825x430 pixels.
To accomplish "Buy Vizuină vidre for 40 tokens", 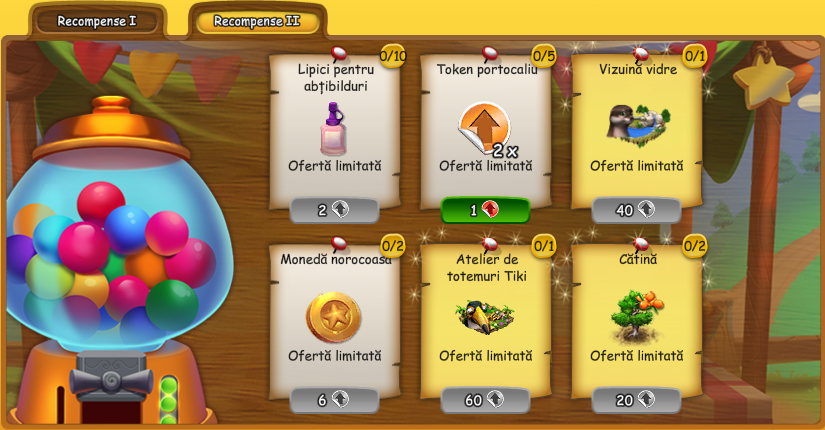I will click(x=636, y=210).
